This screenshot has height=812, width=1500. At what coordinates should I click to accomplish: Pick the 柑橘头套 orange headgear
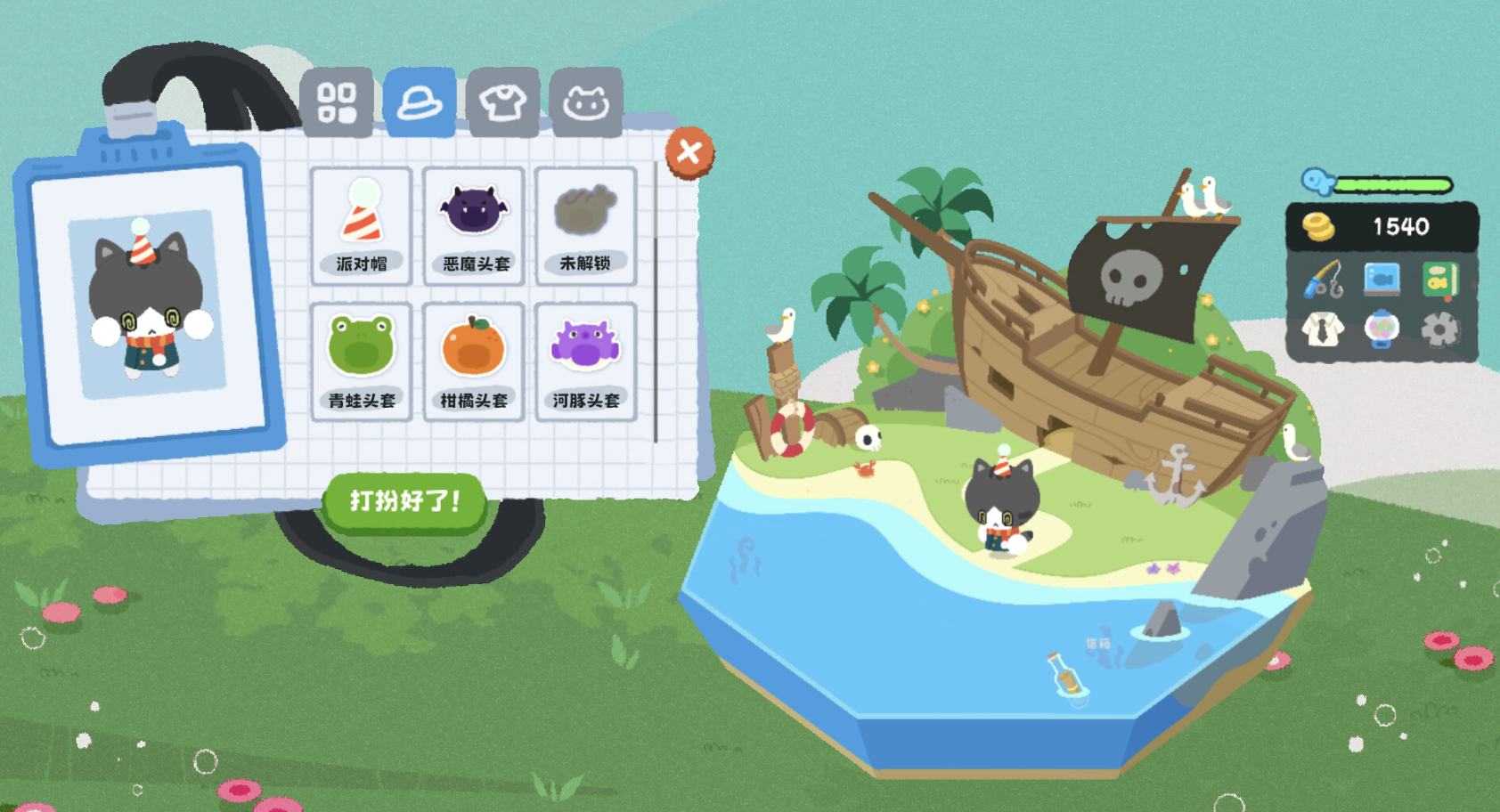coord(474,361)
